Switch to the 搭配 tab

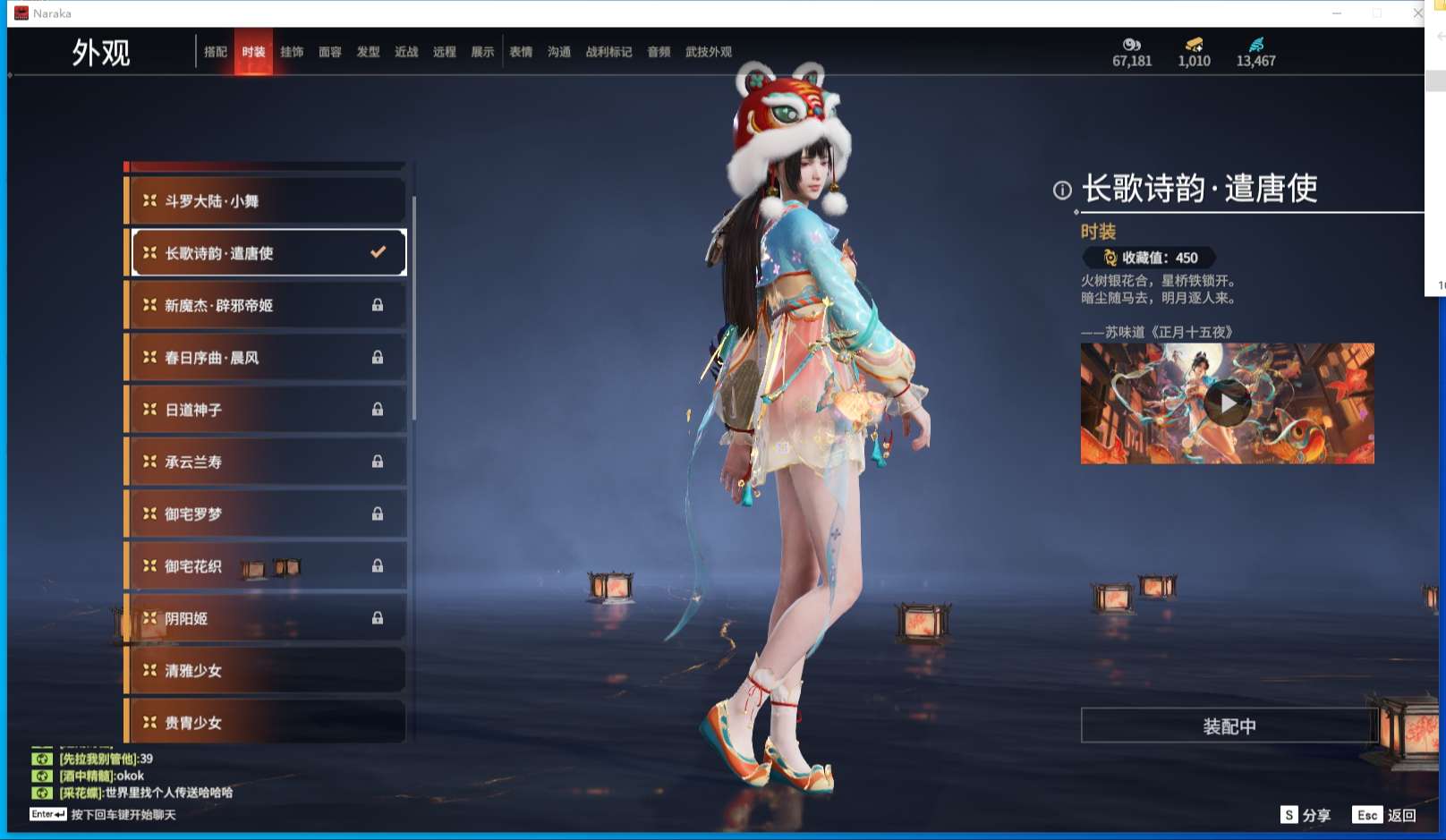pos(216,51)
